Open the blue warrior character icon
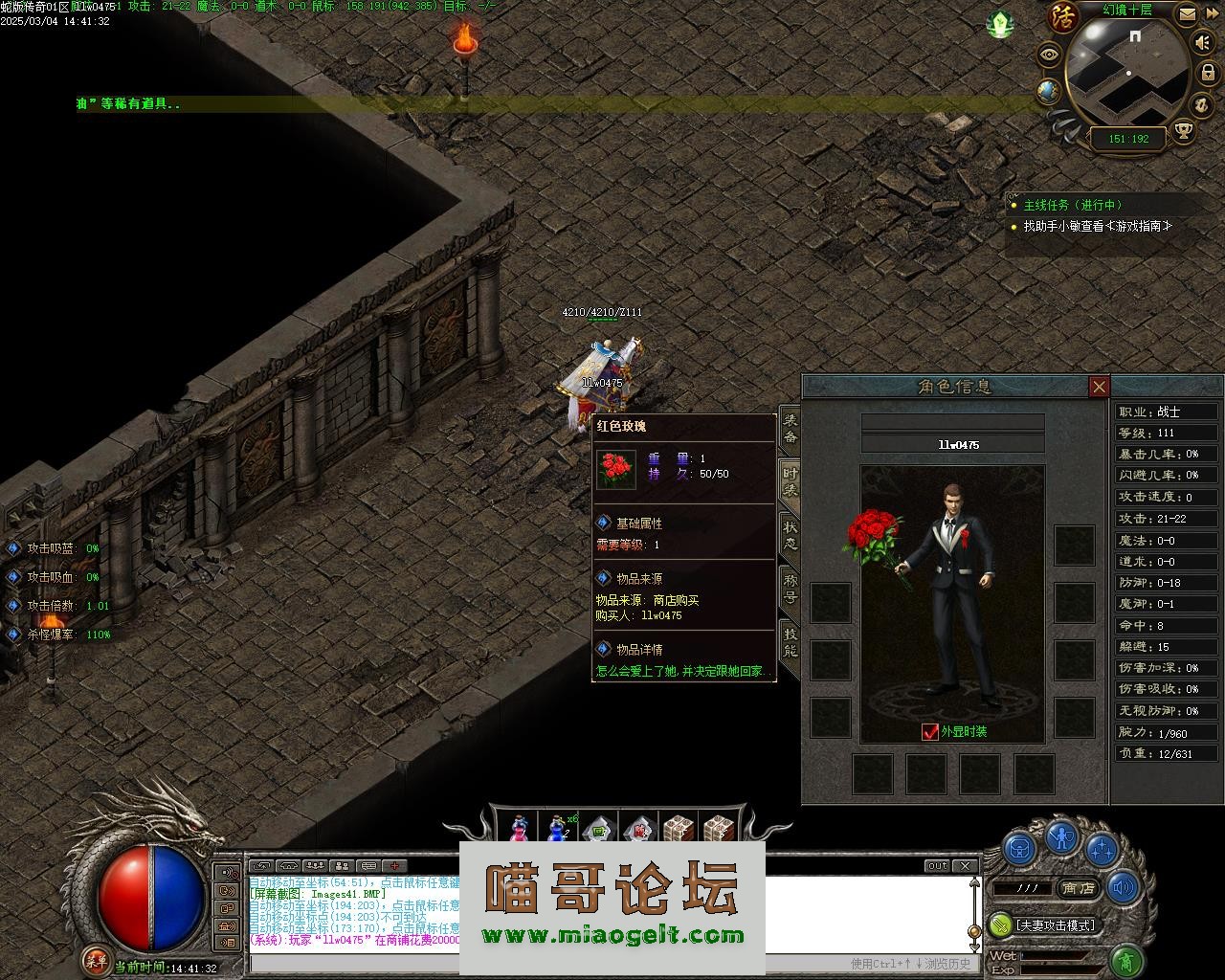 (1060, 838)
